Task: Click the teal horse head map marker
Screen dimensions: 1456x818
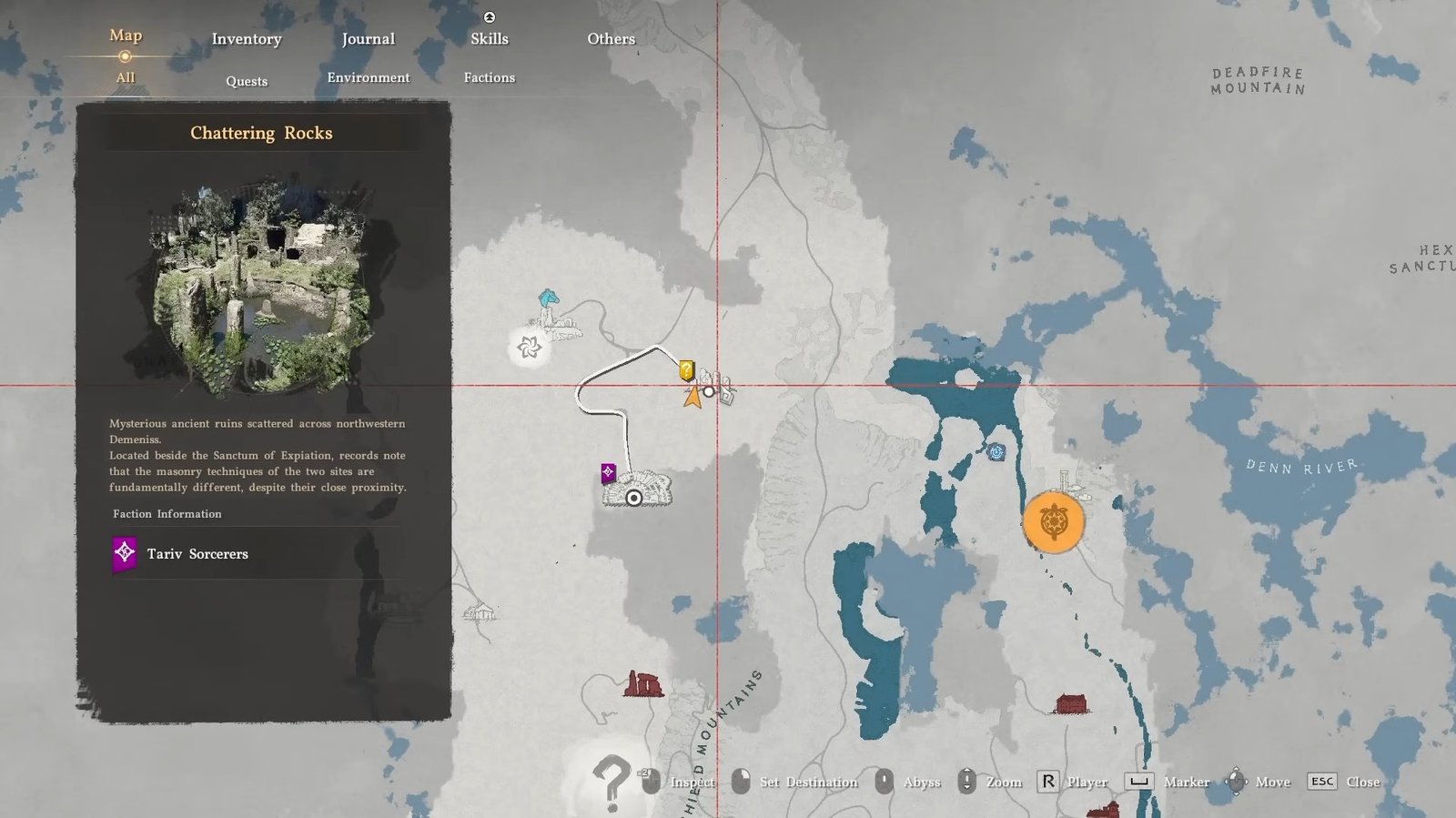Action: 548,298
